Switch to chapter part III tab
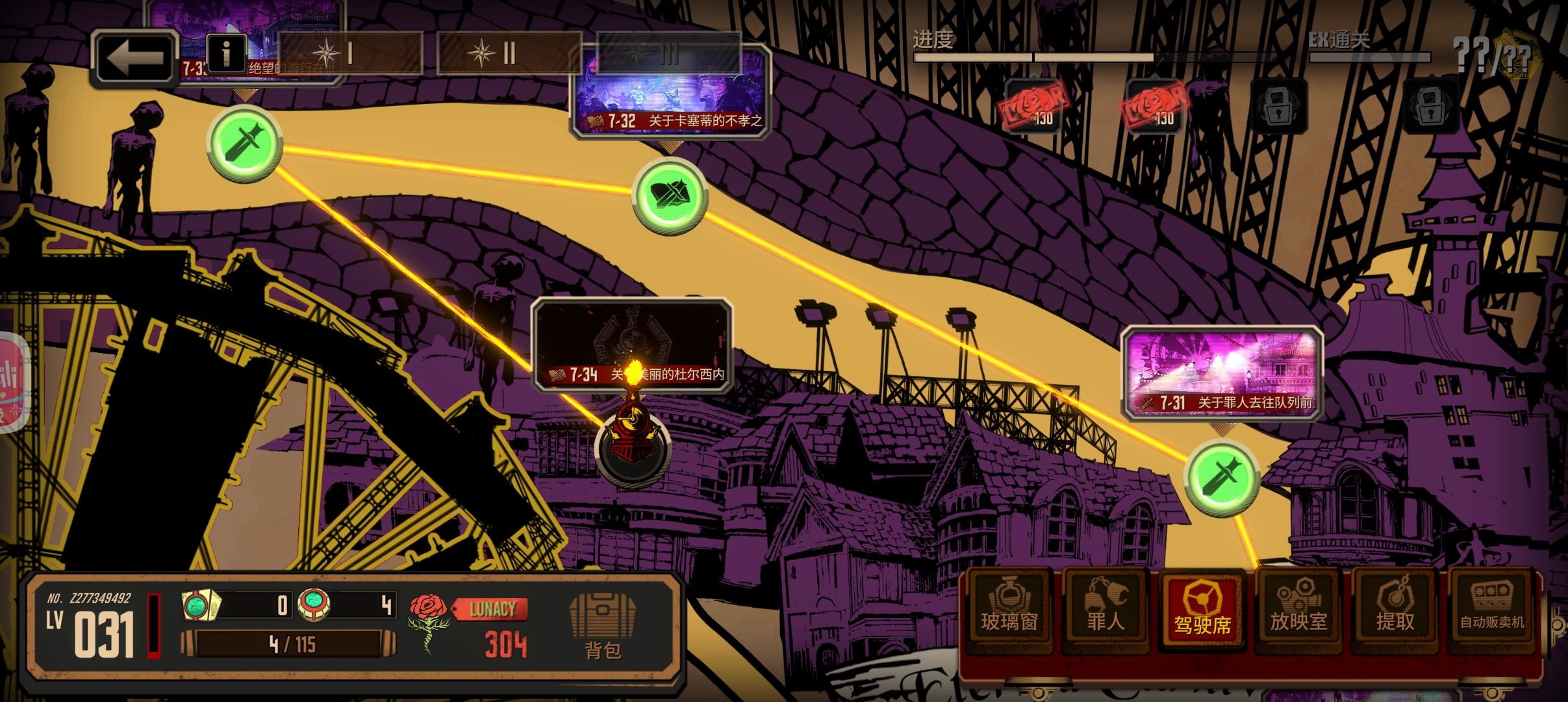Image resolution: width=1568 pixels, height=702 pixels. (668, 53)
